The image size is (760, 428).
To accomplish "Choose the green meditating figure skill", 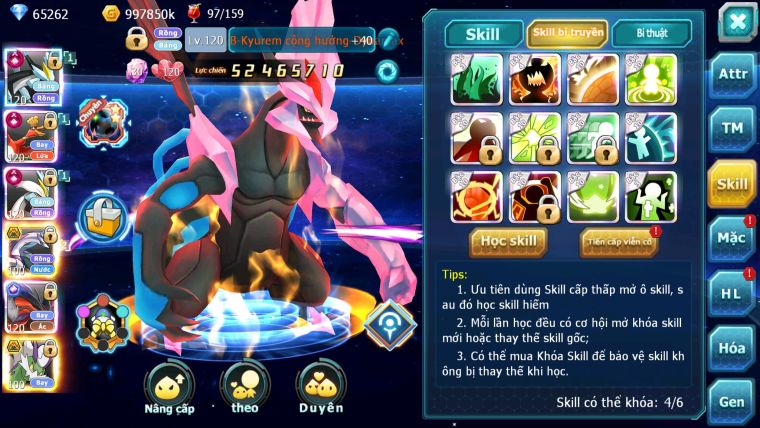I will (650, 79).
